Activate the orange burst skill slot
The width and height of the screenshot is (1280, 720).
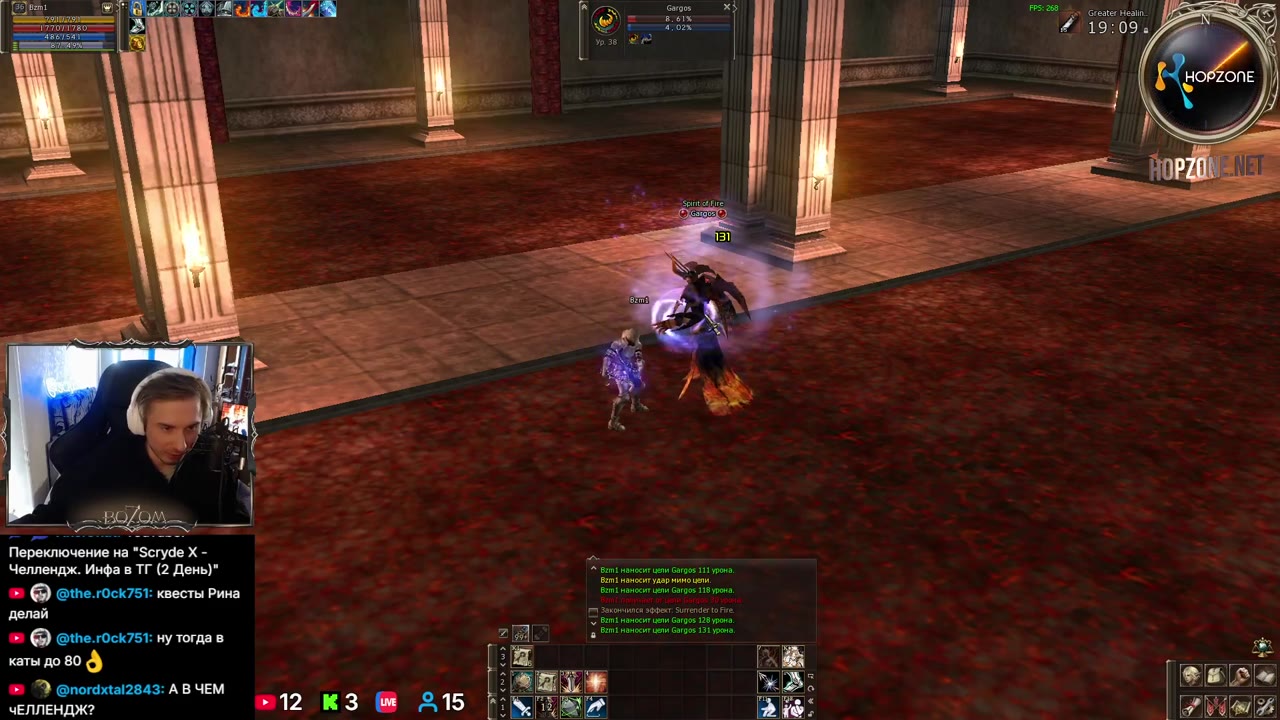[x=596, y=682]
